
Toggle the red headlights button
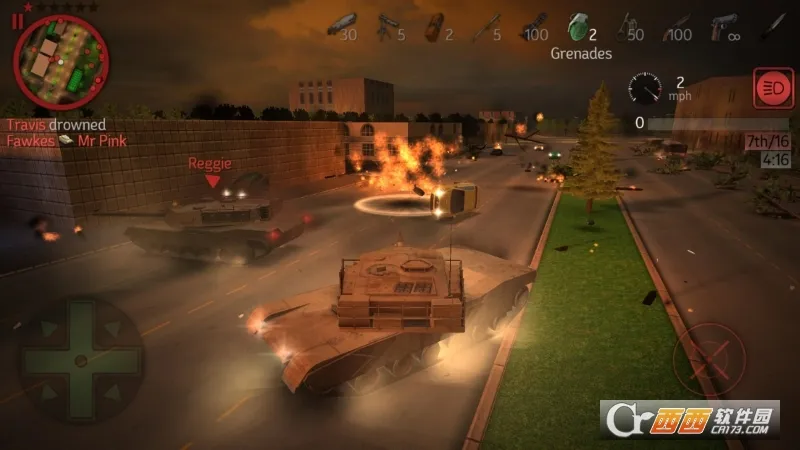point(771,89)
